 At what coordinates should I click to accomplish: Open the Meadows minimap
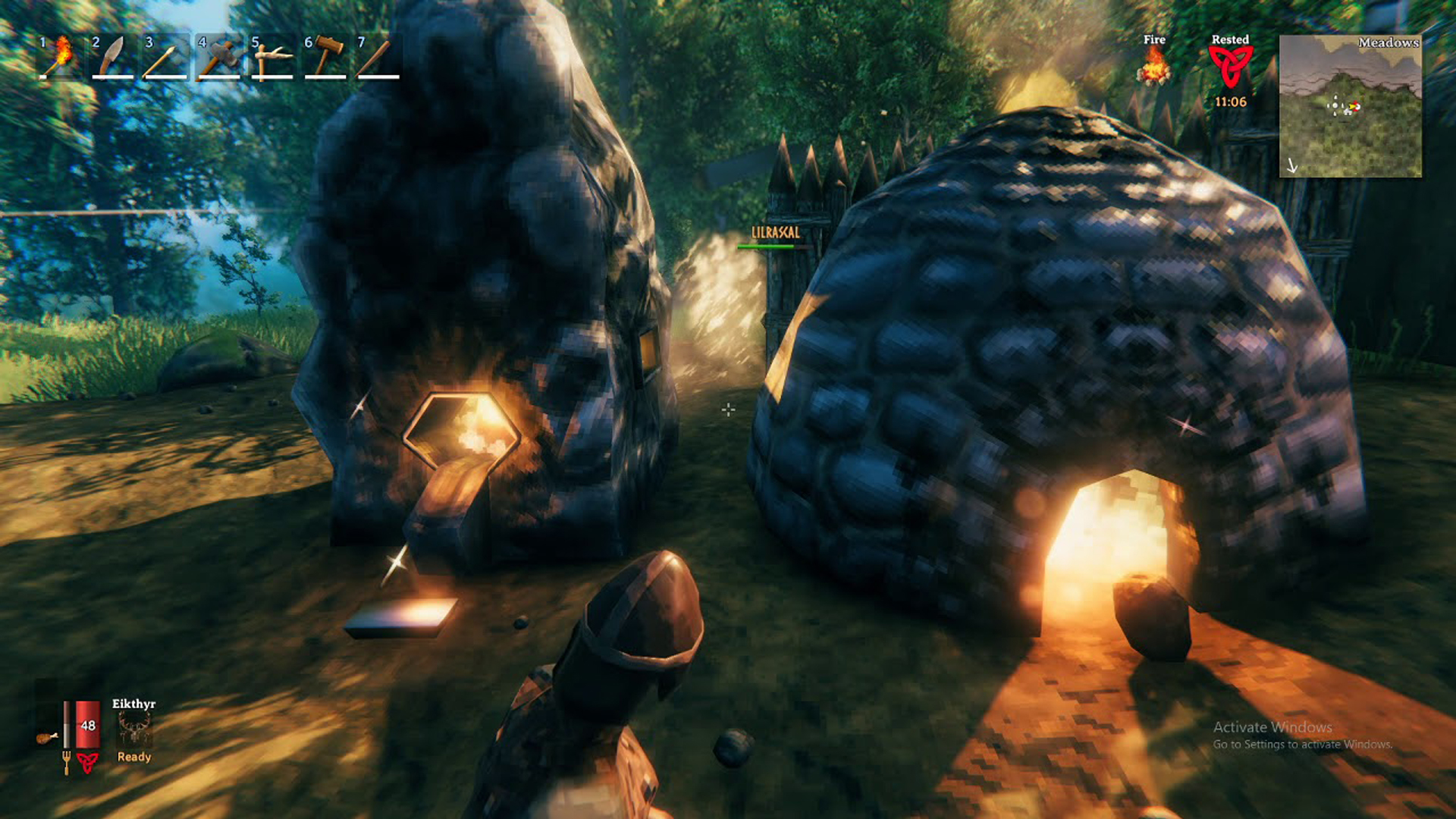point(1350,106)
